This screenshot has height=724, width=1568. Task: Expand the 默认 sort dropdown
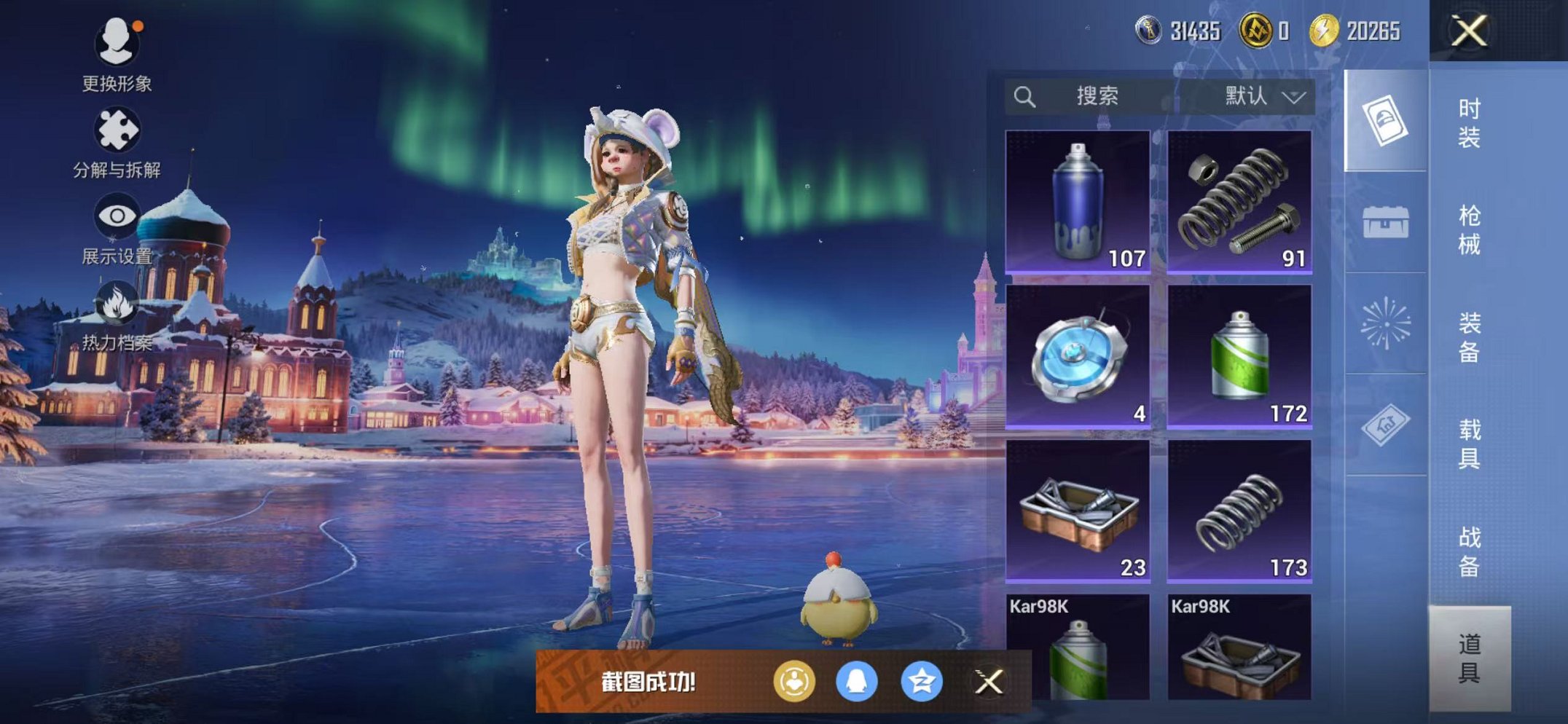1264,96
